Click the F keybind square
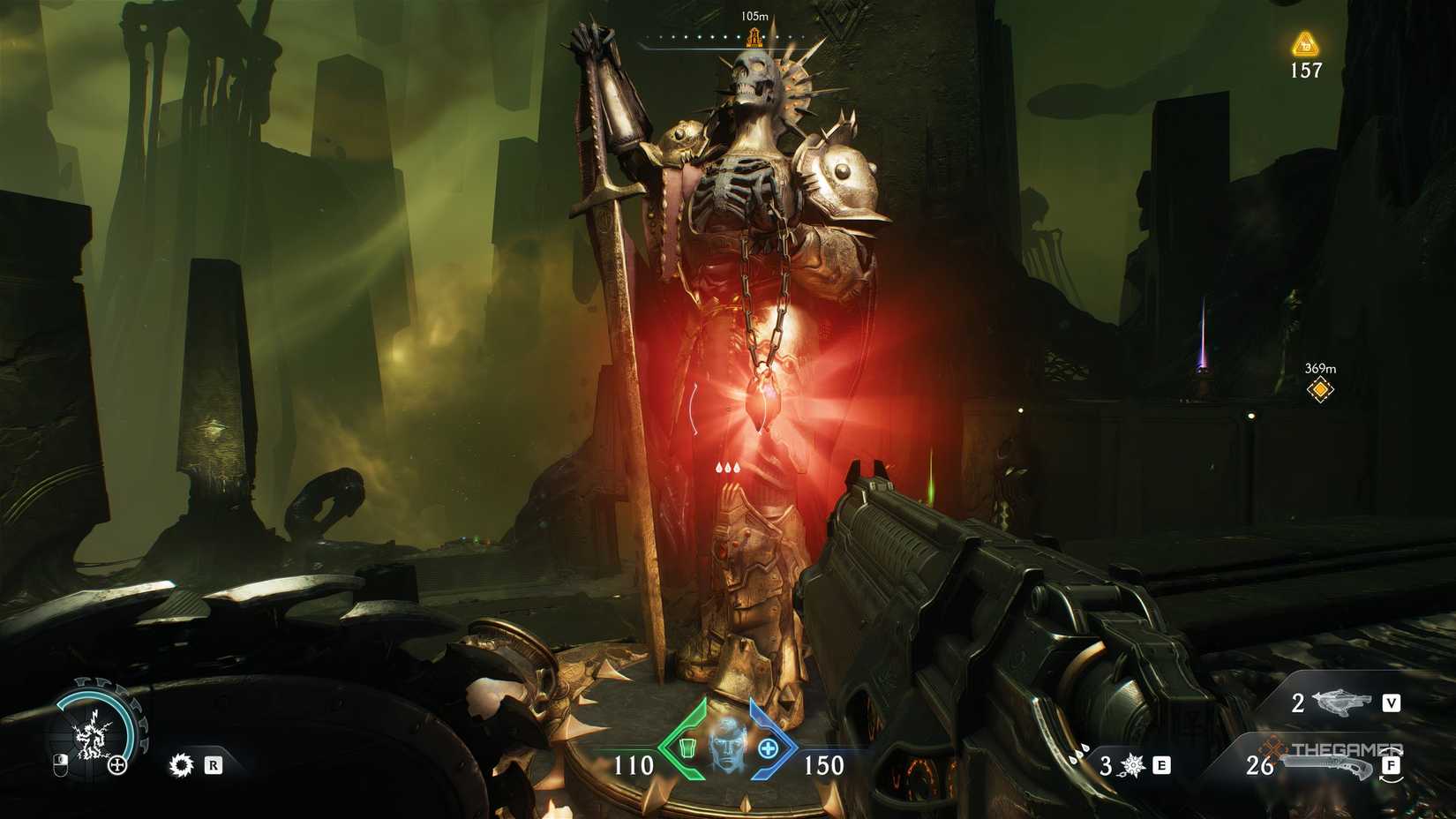 click(1392, 766)
